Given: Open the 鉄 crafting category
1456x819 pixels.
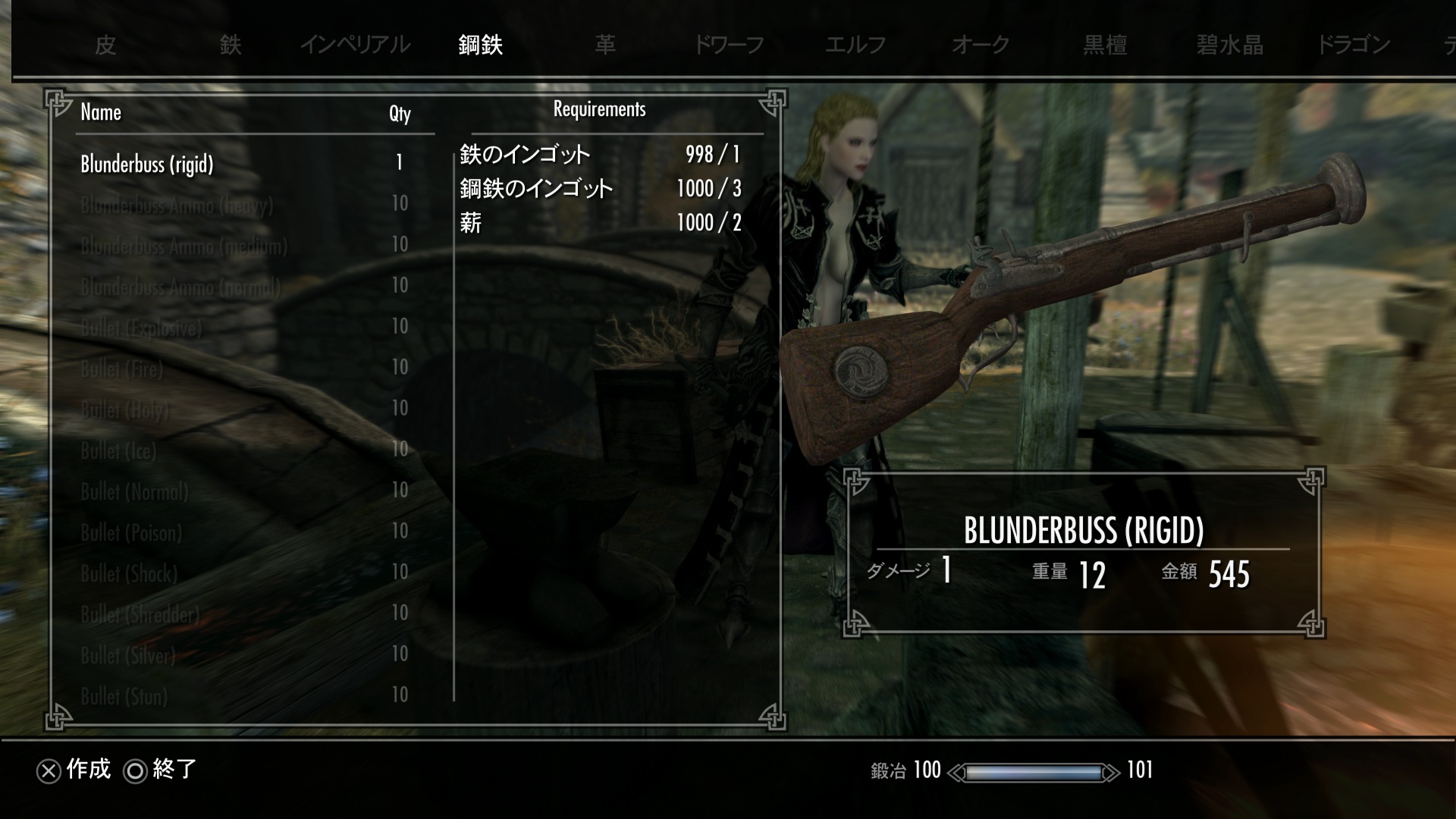Looking at the screenshot, I should pos(231,45).
